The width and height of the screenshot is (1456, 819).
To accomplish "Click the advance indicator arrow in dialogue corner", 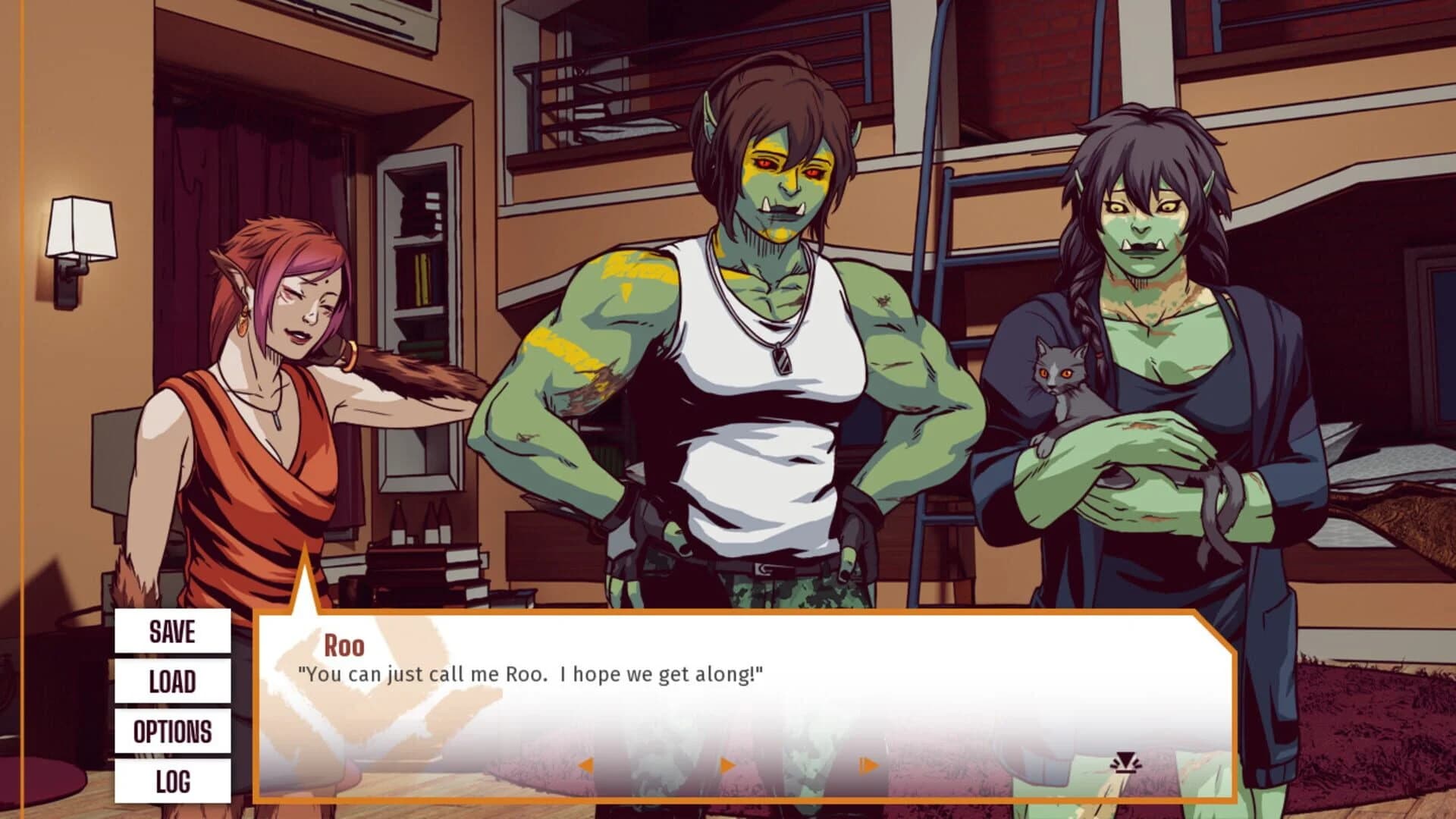I will click(1125, 763).
